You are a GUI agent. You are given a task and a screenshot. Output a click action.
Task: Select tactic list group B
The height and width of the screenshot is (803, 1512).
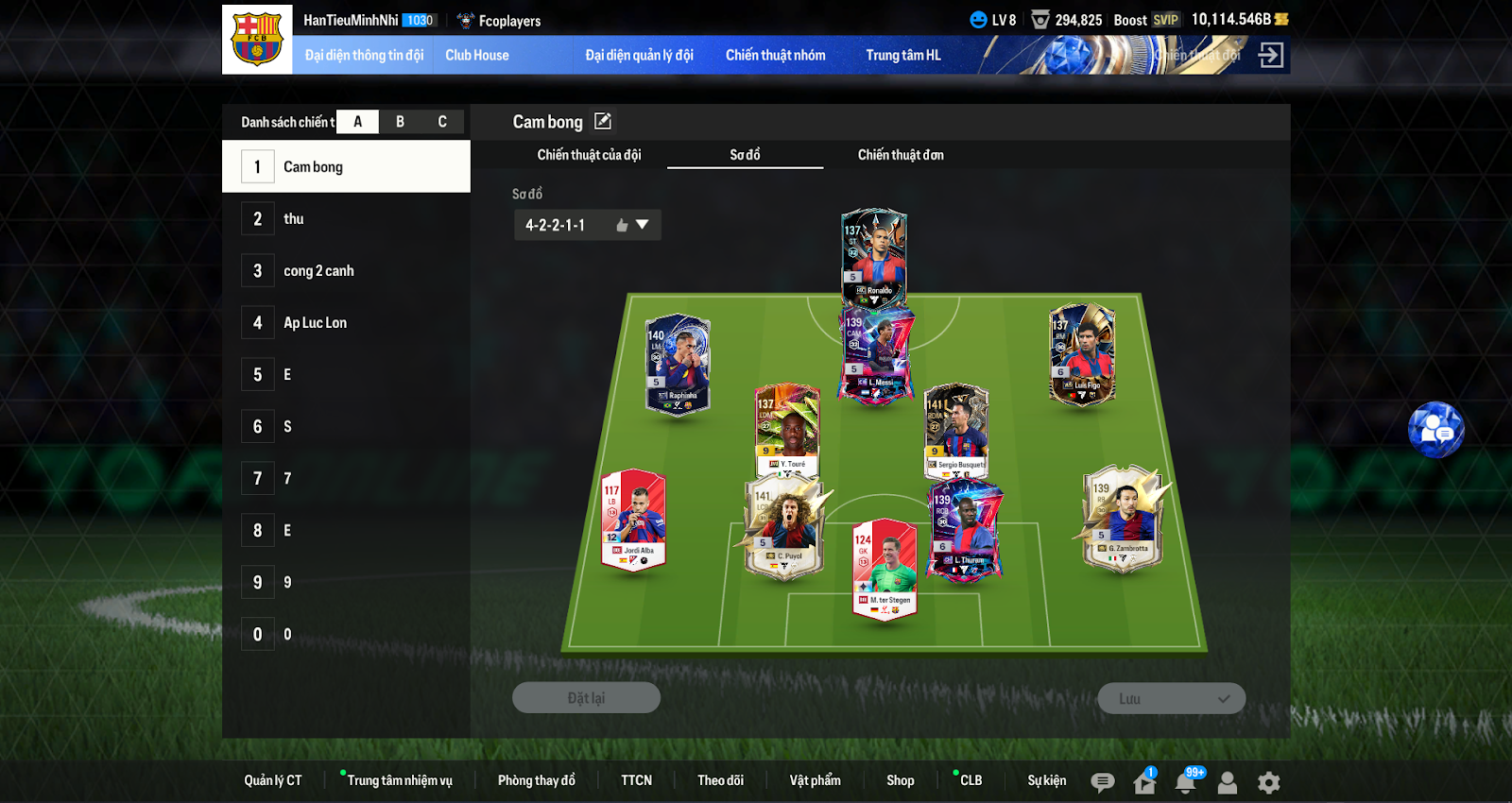click(x=399, y=121)
